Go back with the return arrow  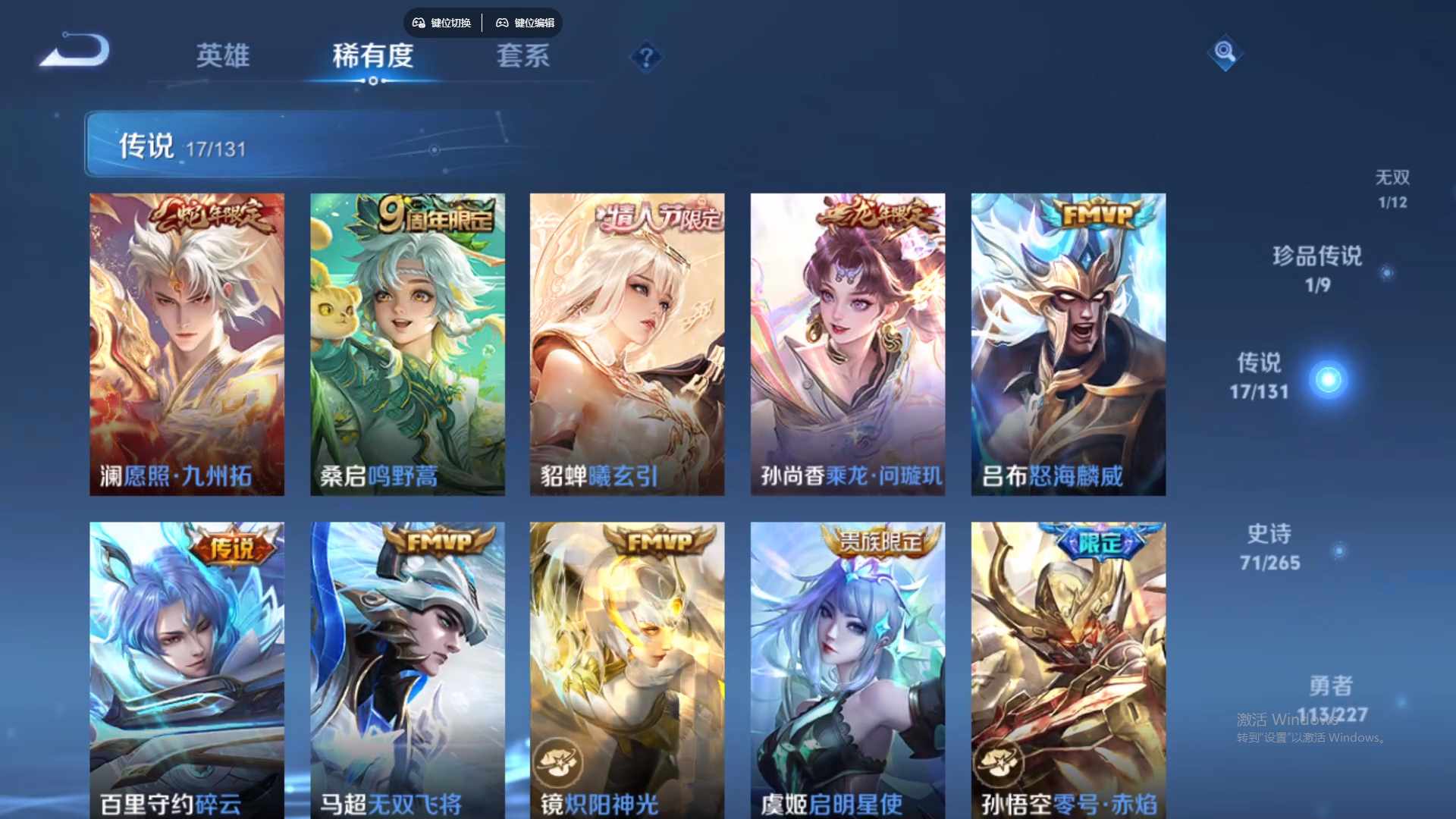(x=76, y=52)
